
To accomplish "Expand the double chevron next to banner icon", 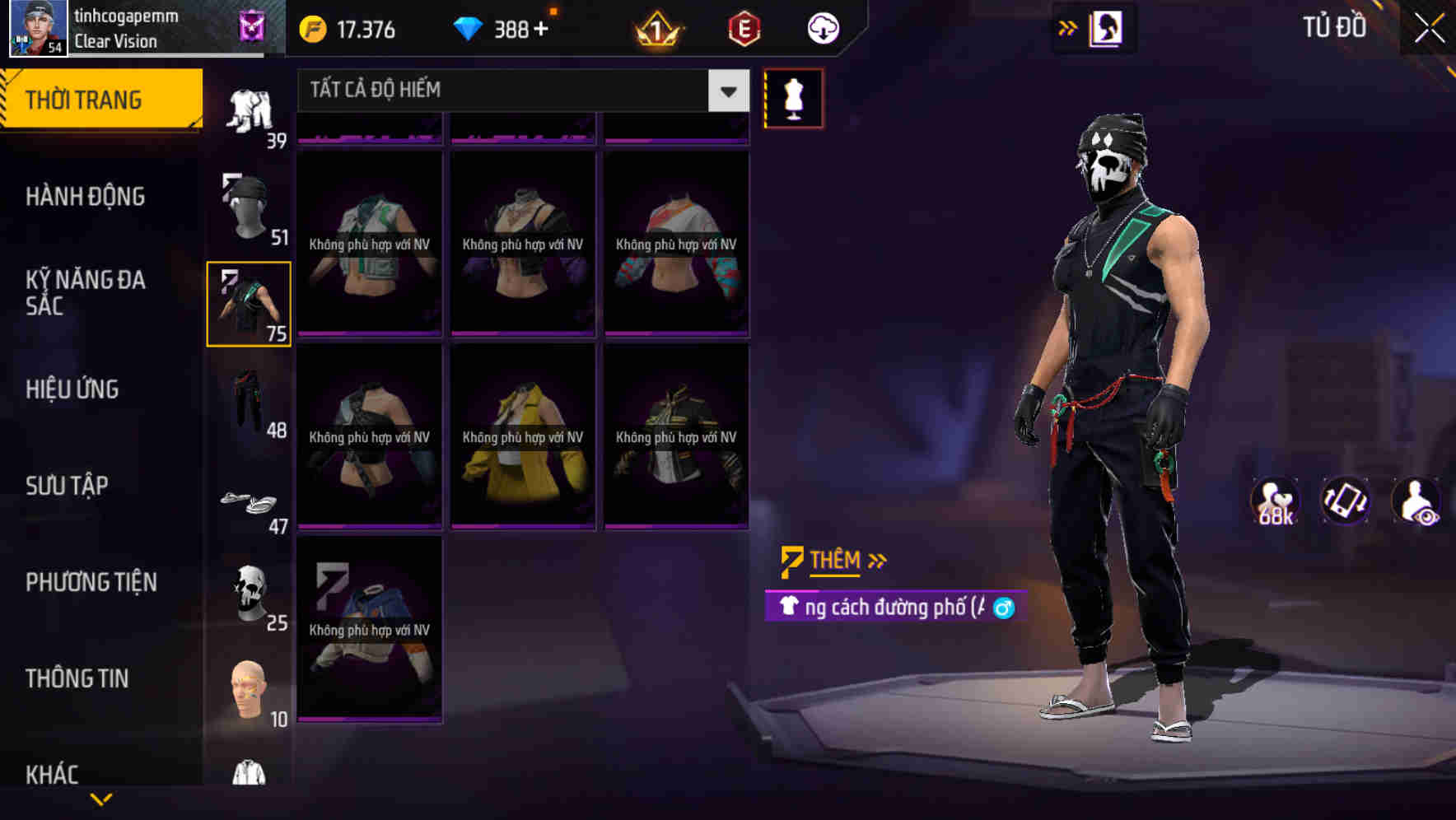I will (1067, 27).
